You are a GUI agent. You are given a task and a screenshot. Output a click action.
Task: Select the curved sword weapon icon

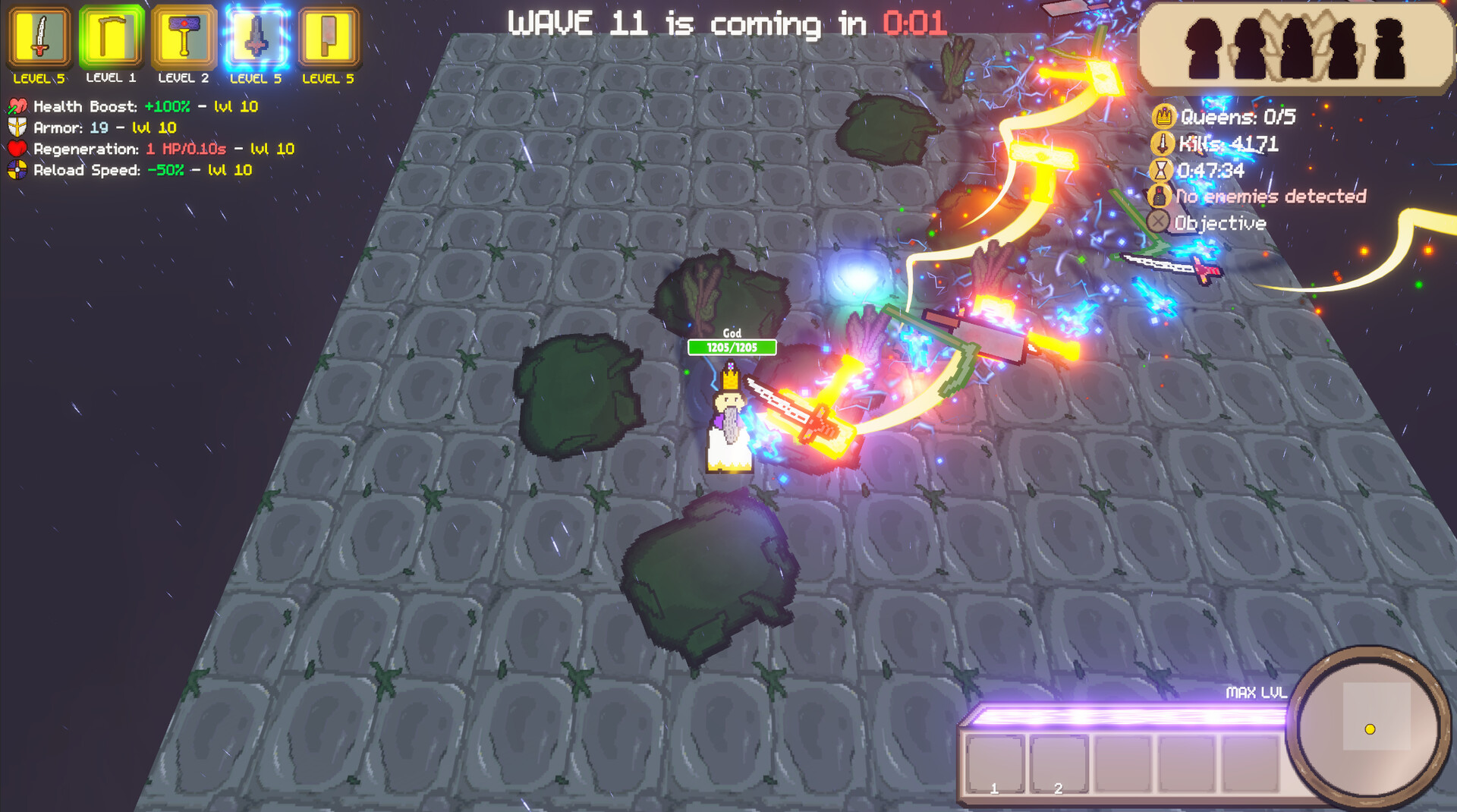(39, 37)
